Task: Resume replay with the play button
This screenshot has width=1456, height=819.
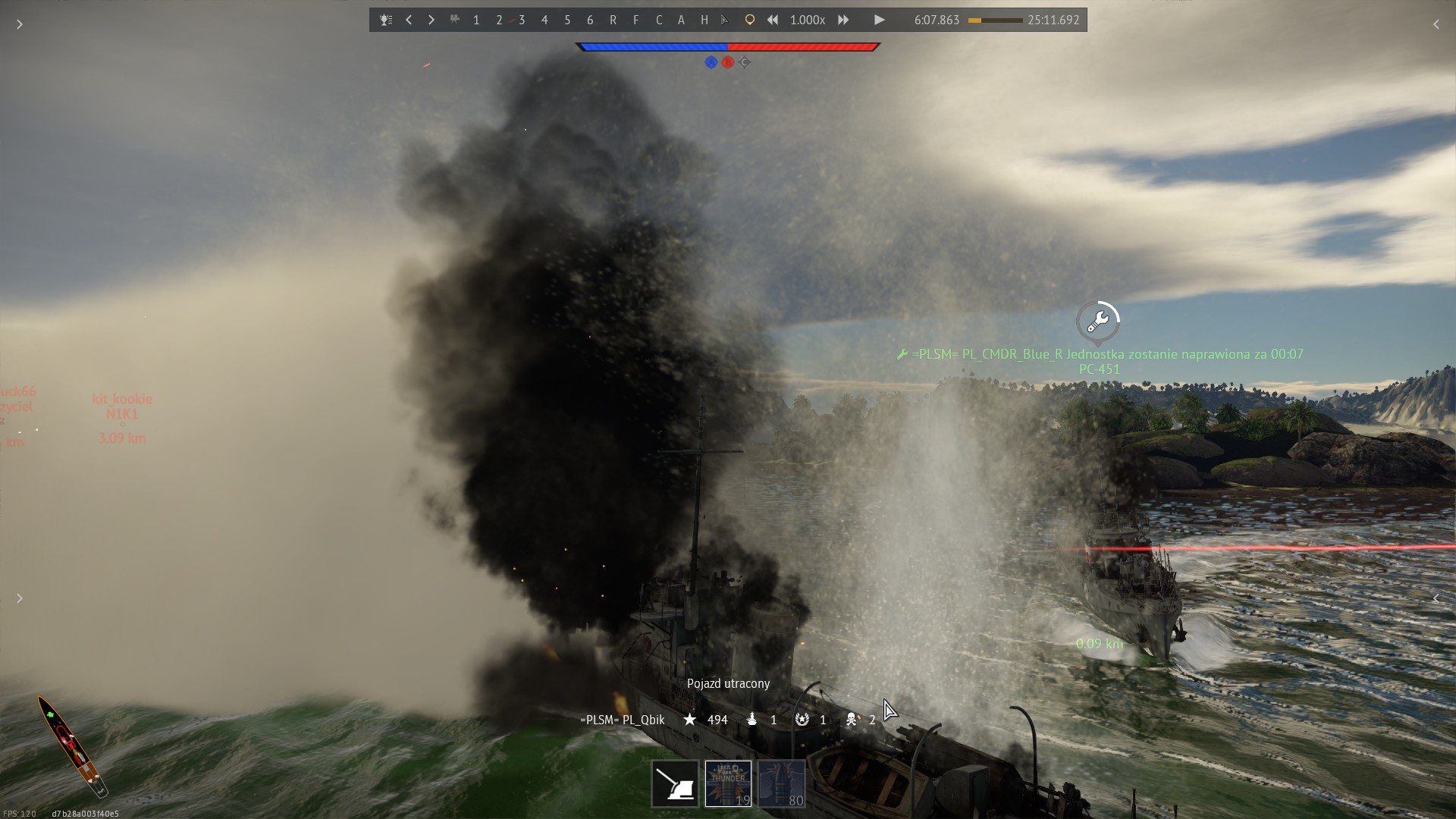Action: coord(879,20)
